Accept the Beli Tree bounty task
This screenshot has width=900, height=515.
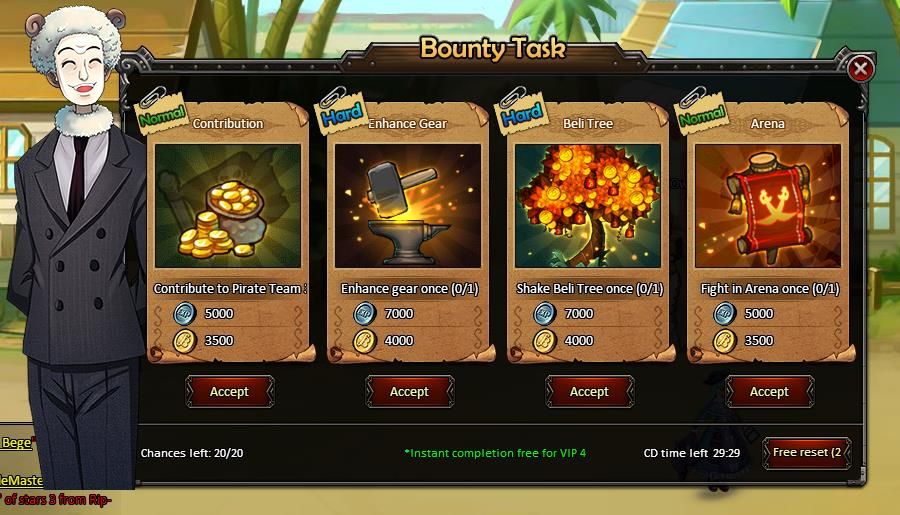[589, 392]
